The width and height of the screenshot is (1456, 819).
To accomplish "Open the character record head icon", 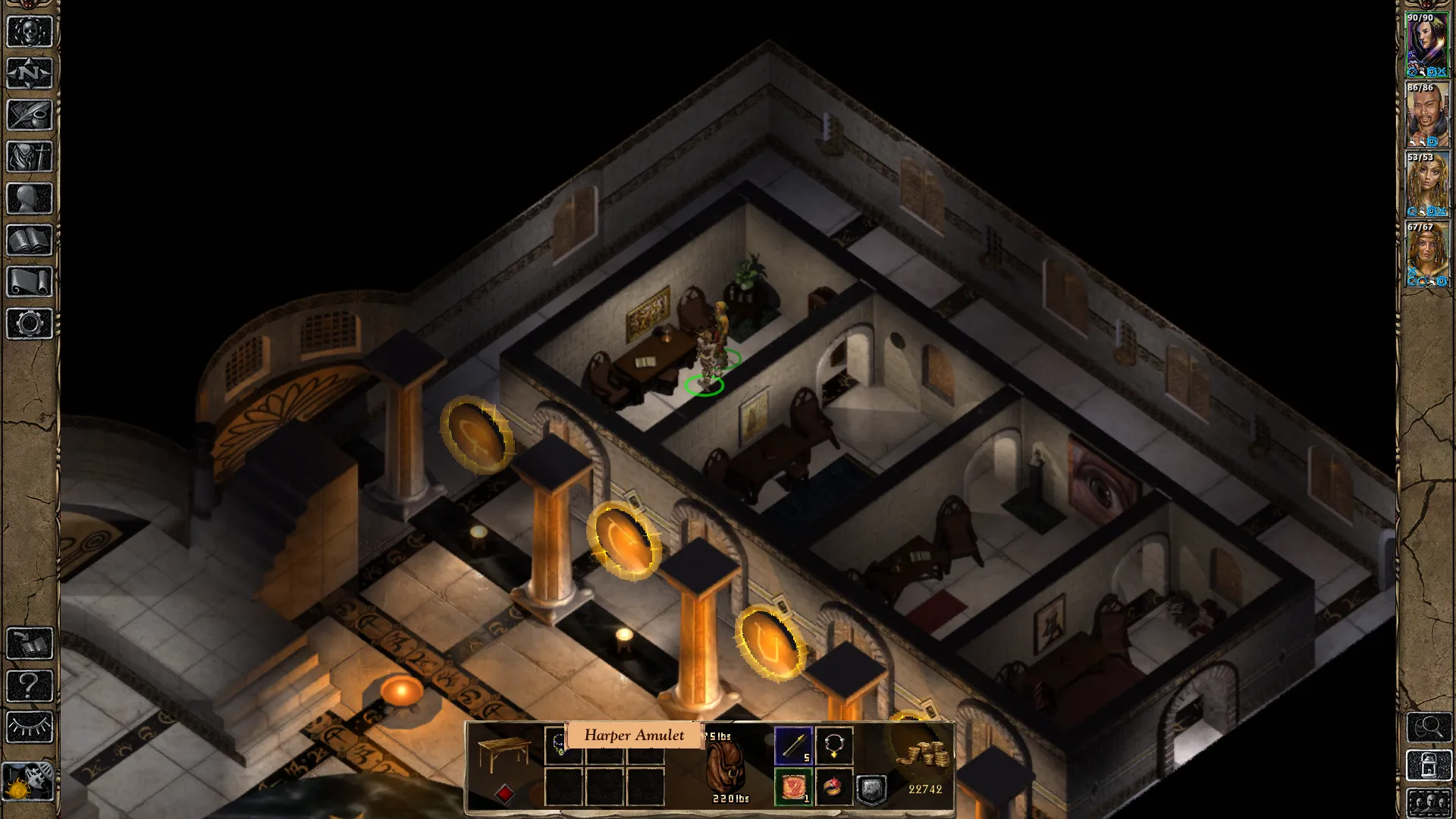I will [x=30, y=199].
